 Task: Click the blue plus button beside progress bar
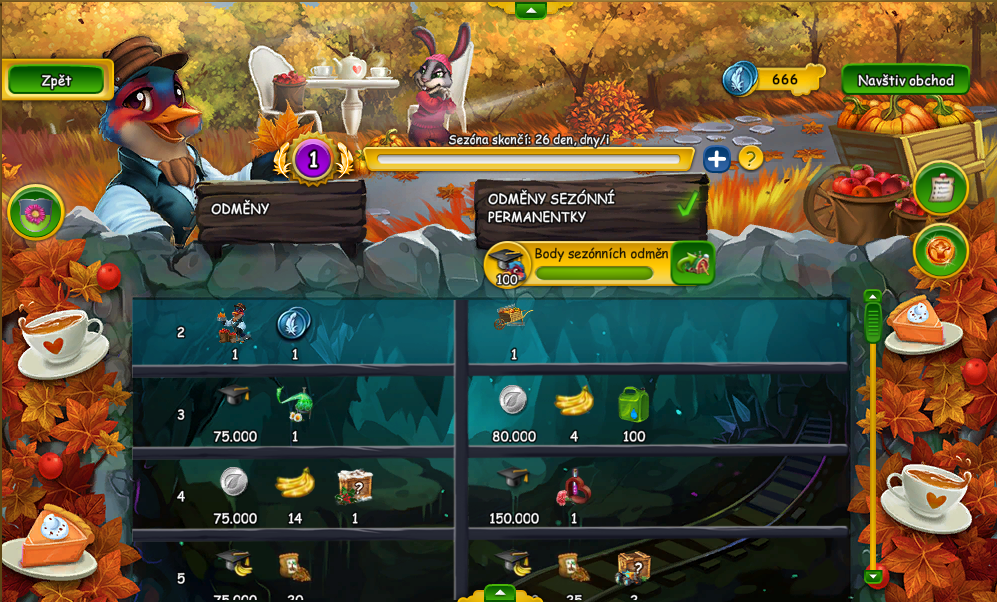point(716,159)
